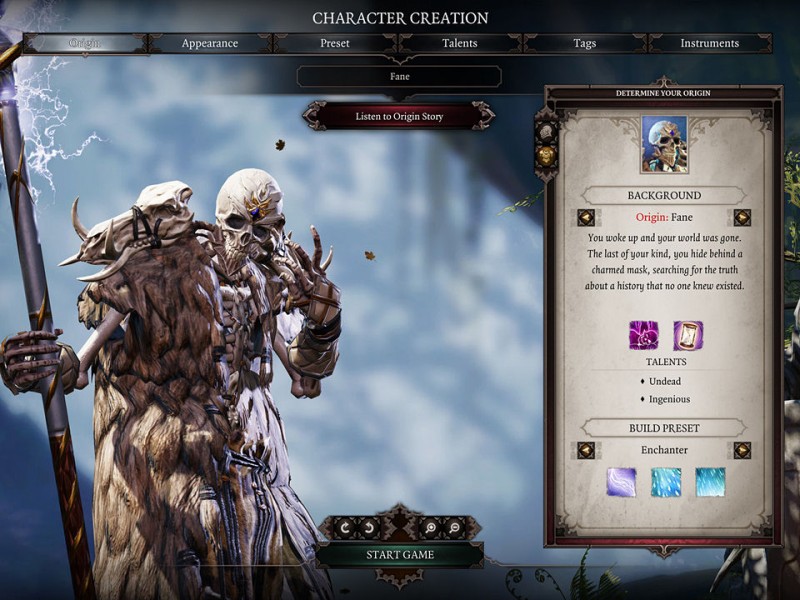Listen to Origin Story
The height and width of the screenshot is (600, 800).
point(399,116)
